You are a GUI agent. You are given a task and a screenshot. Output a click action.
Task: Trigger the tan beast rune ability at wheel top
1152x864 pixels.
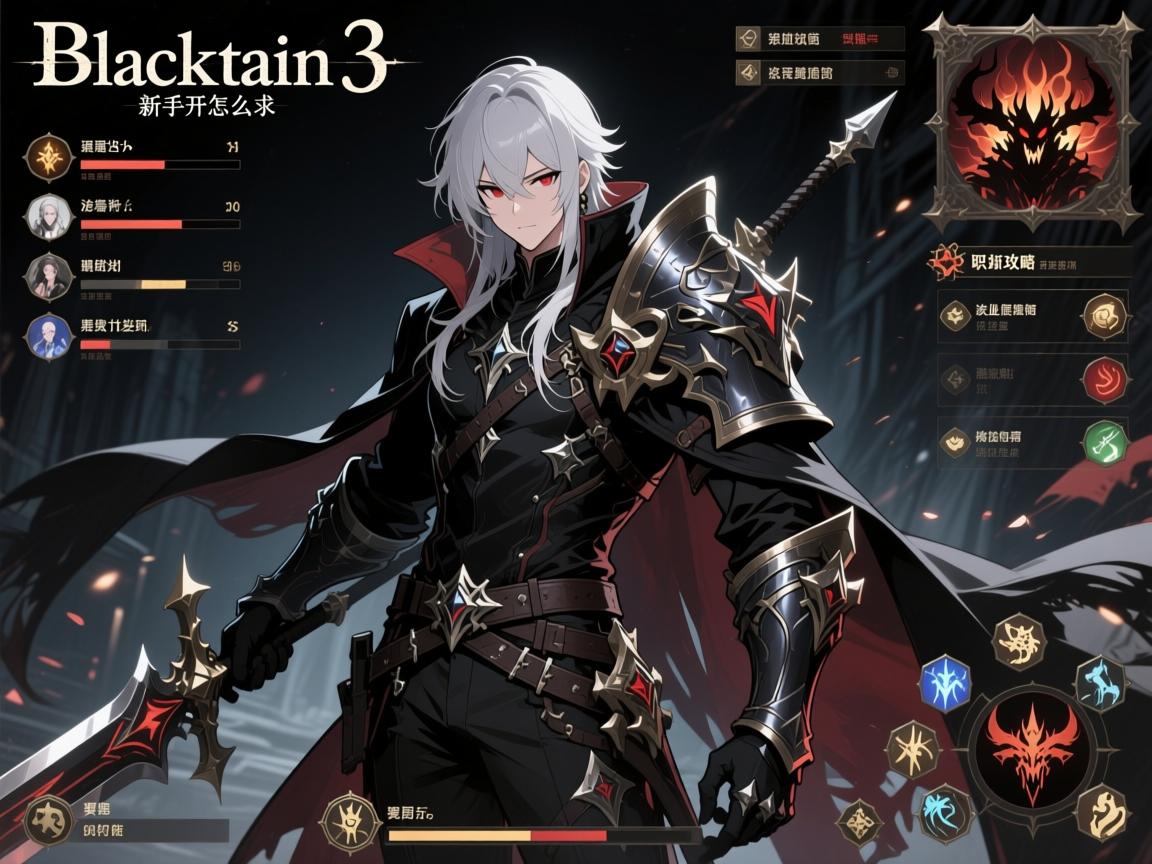[1019, 641]
